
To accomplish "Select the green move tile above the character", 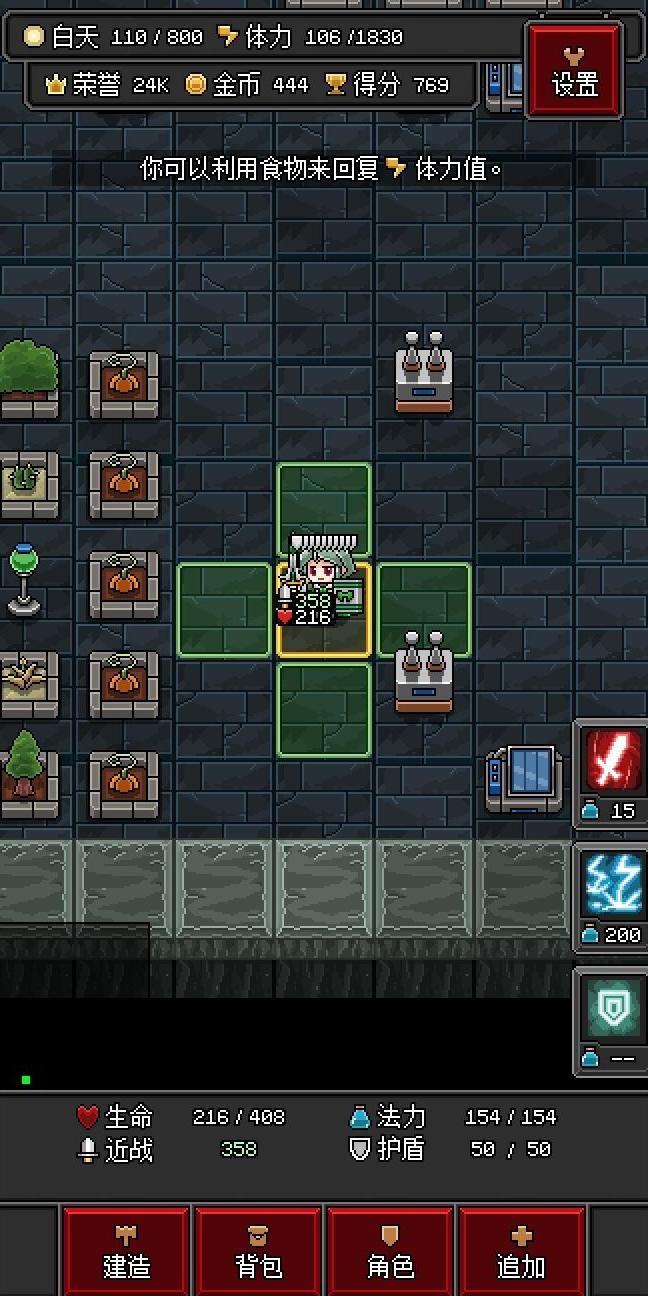I will (324, 505).
